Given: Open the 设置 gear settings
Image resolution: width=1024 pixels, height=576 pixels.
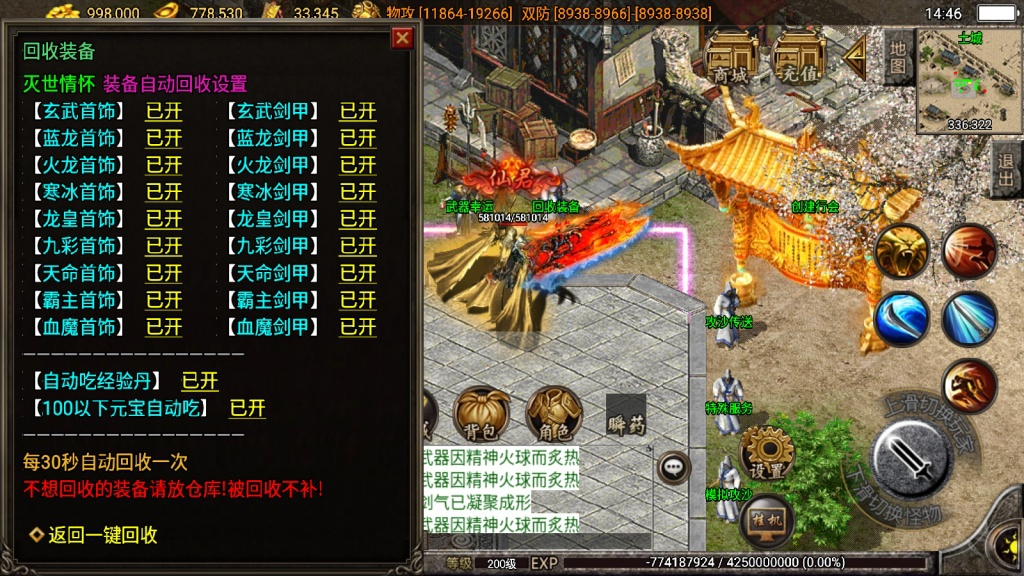Looking at the screenshot, I should point(767,455).
